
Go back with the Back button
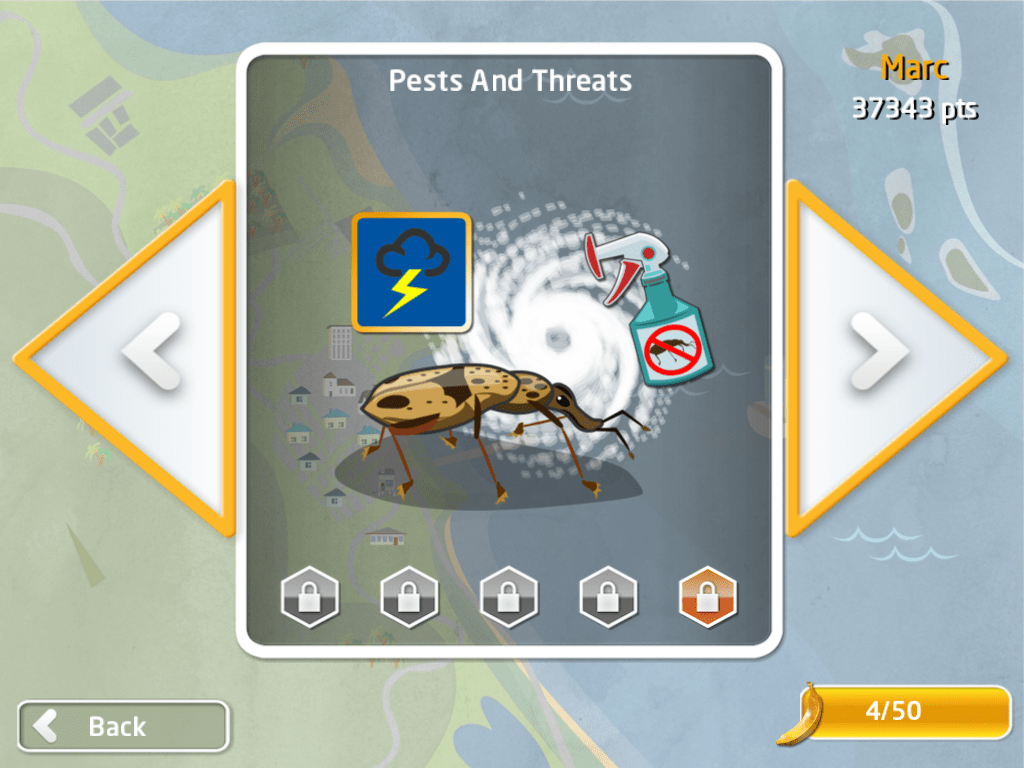[x=123, y=725]
